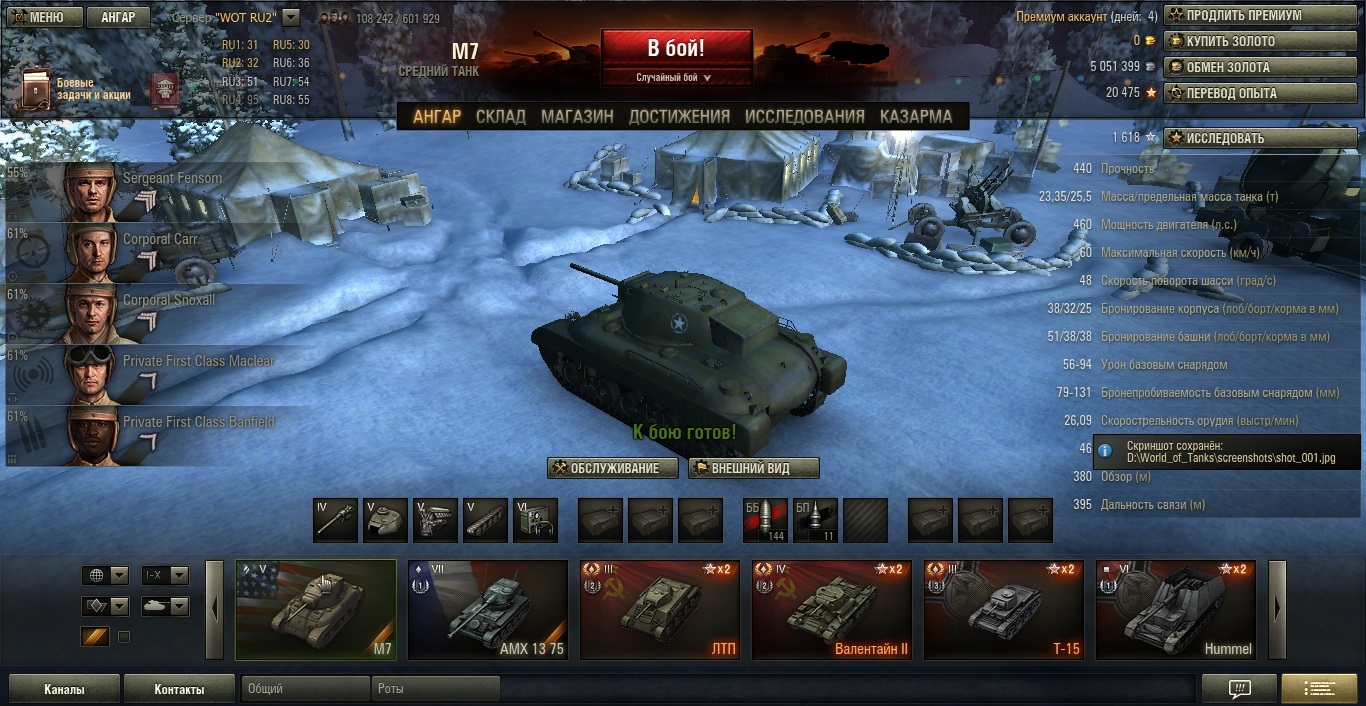Go to the ИССЛЕДОВАНИЯ tab
This screenshot has height=706, width=1366.
point(804,116)
